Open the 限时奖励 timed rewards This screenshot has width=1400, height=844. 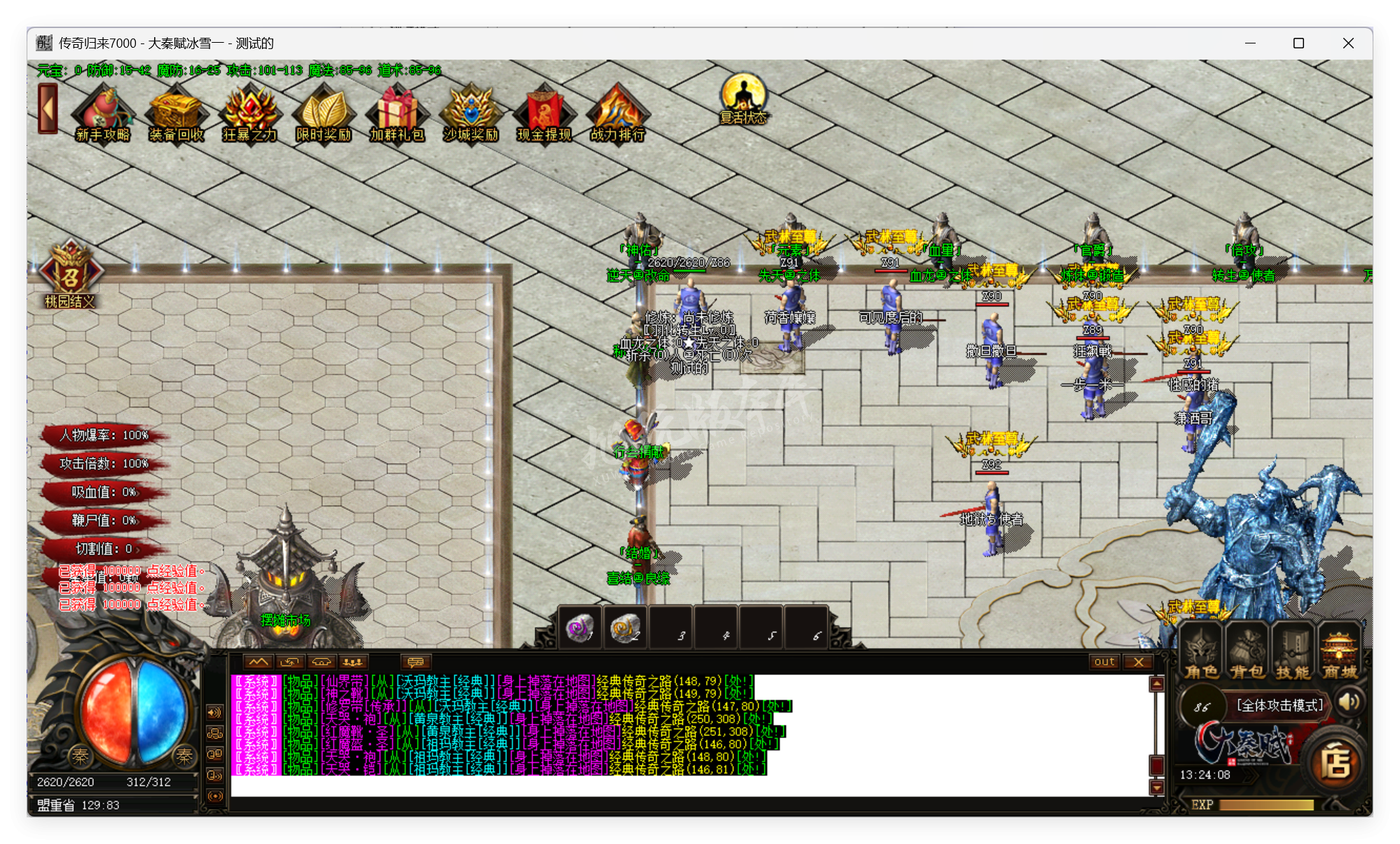pos(323,113)
